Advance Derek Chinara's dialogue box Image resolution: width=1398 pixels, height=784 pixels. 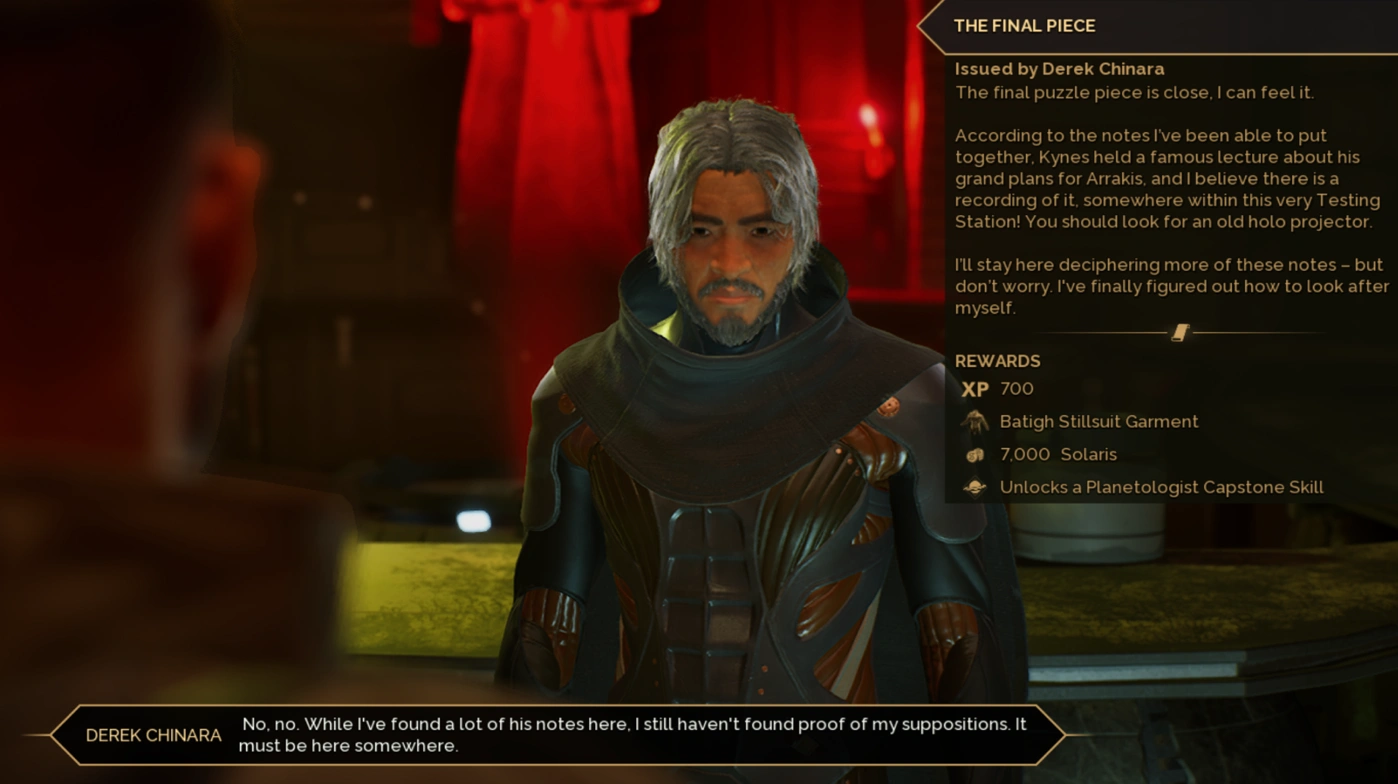click(x=558, y=735)
